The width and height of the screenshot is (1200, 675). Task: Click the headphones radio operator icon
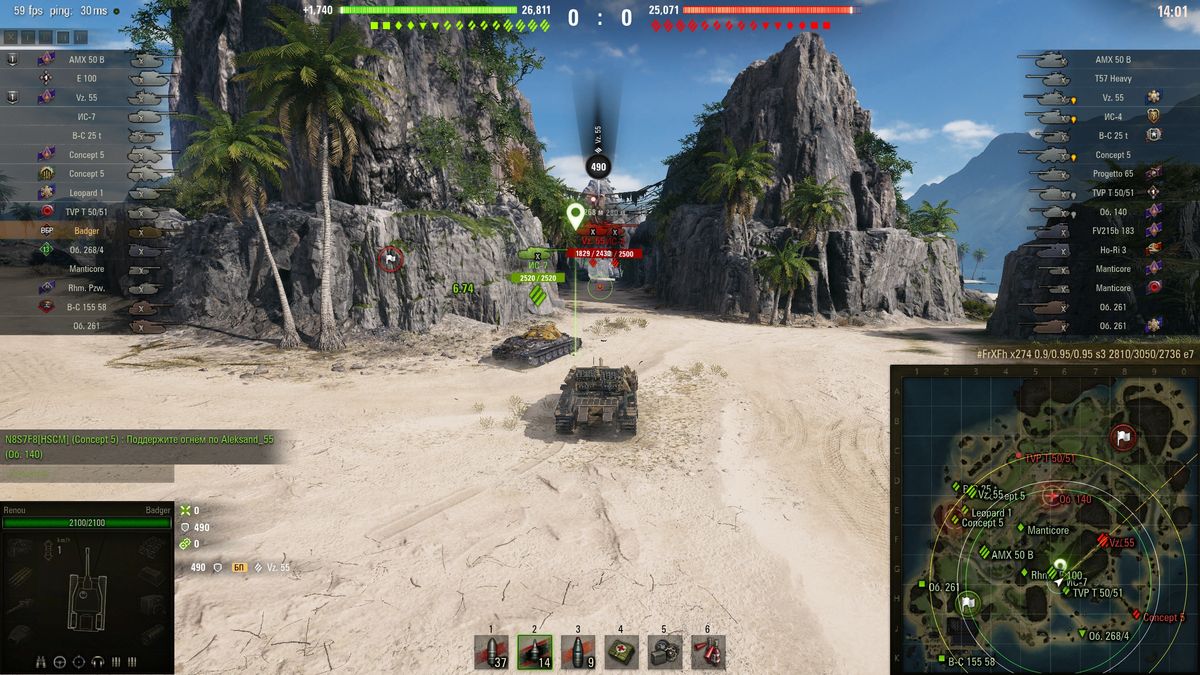click(97, 661)
